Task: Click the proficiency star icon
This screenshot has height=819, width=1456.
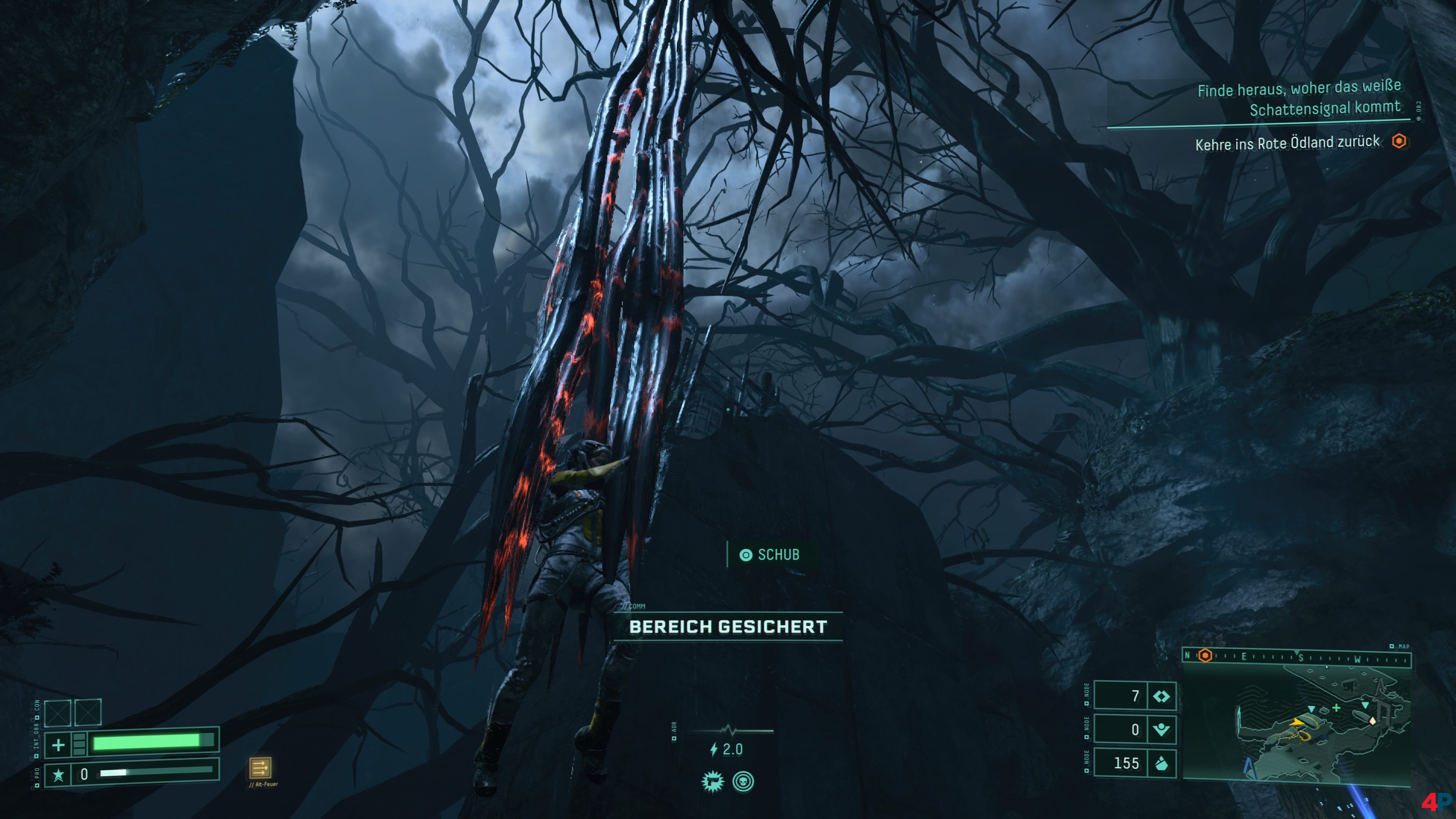Action: point(58,774)
